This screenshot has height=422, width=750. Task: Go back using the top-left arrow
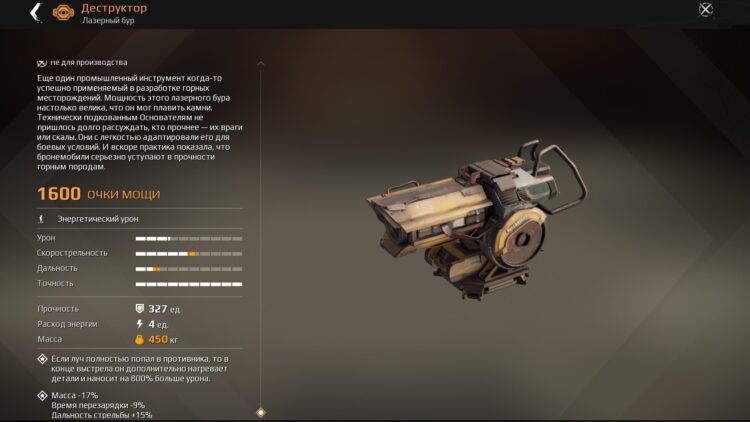pos(35,12)
